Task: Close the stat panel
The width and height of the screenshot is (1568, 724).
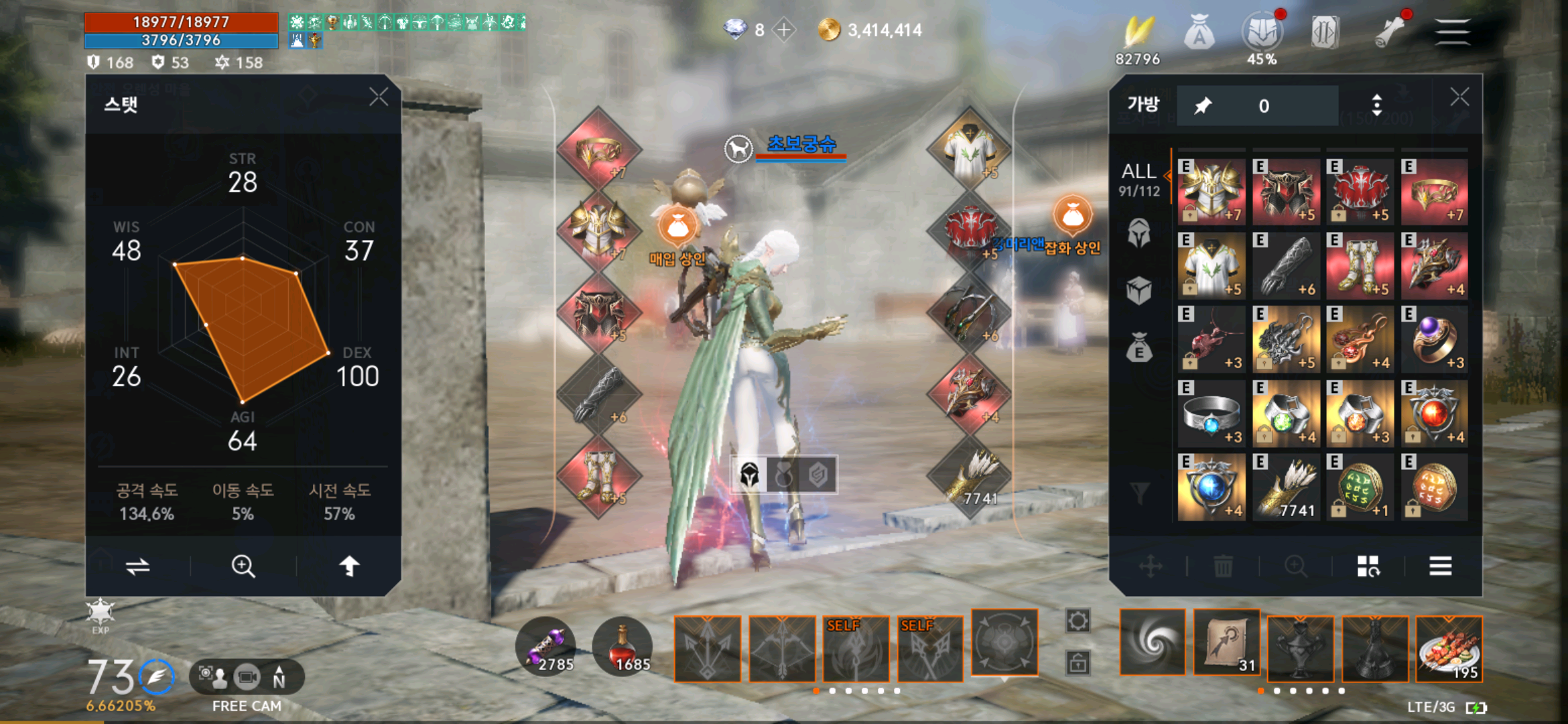Action: (x=379, y=97)
